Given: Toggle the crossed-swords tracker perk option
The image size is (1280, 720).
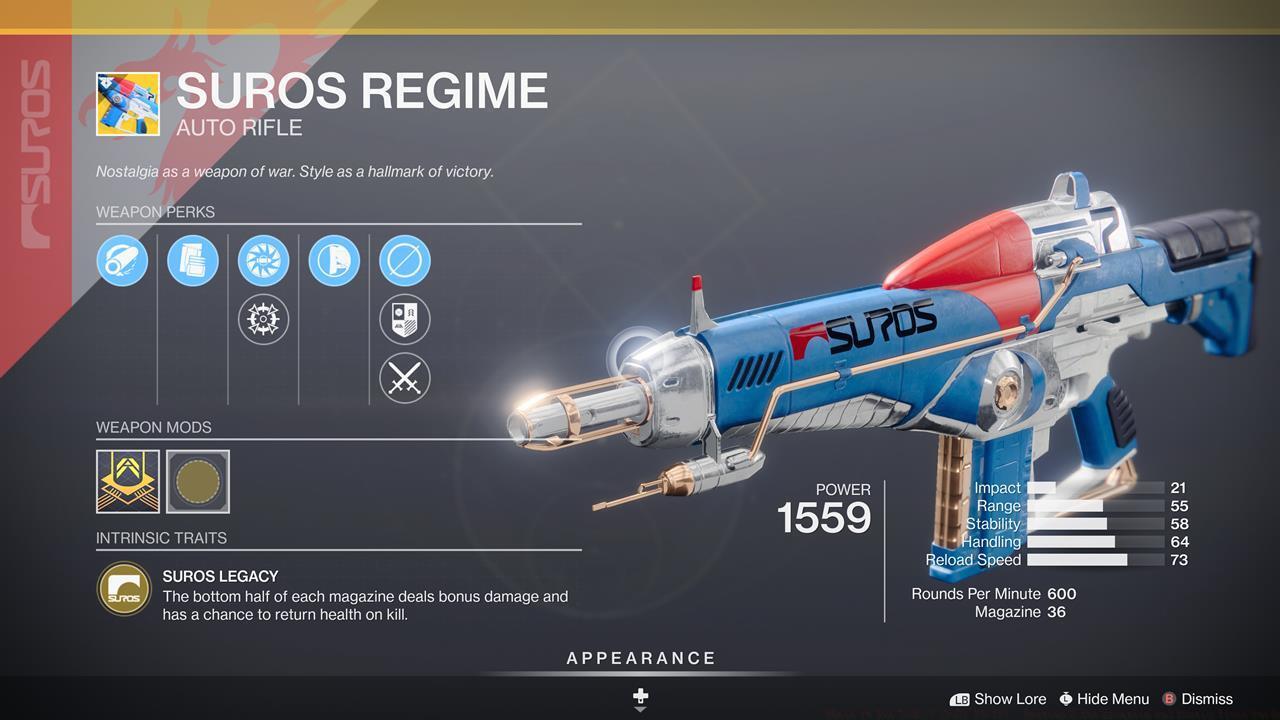Looking at the screenshot, I should [x=404, y=379].
